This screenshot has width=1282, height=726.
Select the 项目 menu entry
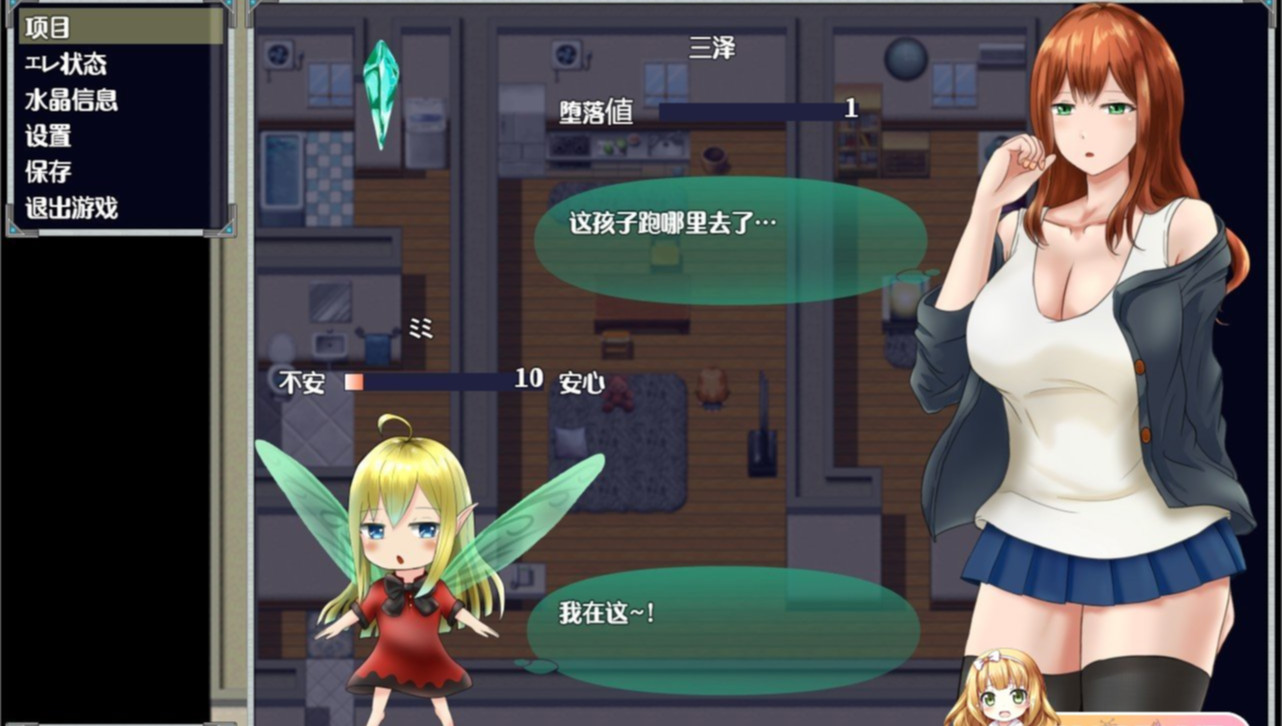point(48,27)
